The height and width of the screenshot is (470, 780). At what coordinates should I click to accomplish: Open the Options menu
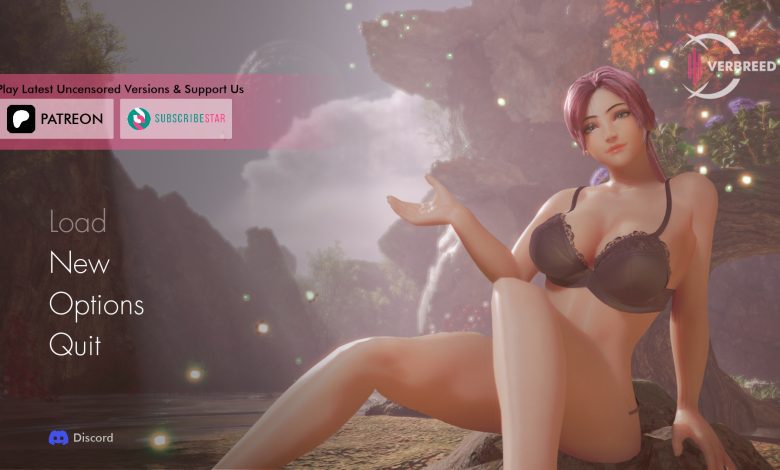click(x=96, y=304)
